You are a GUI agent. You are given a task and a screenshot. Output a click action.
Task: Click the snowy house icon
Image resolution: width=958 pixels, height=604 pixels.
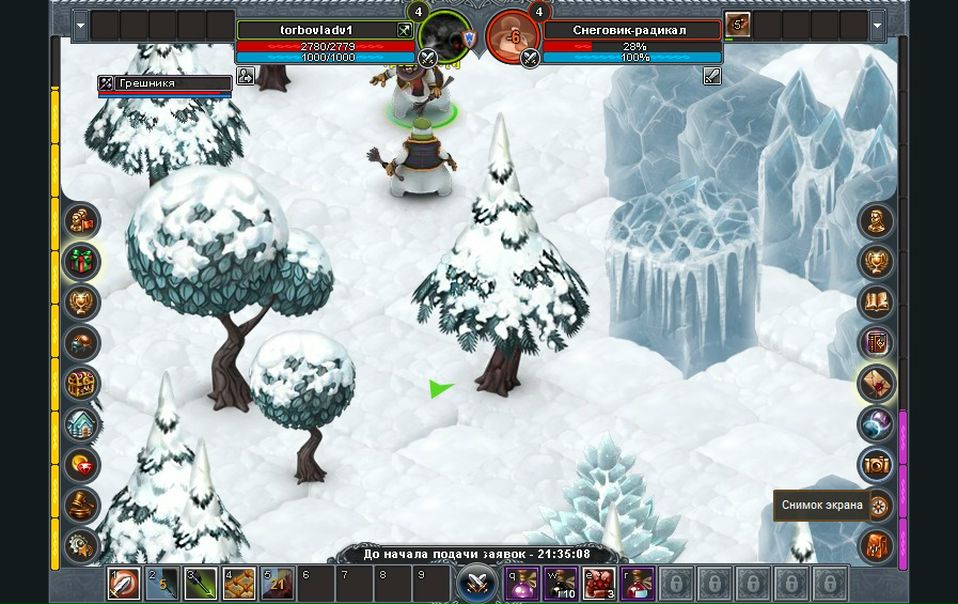click(82, 424)
